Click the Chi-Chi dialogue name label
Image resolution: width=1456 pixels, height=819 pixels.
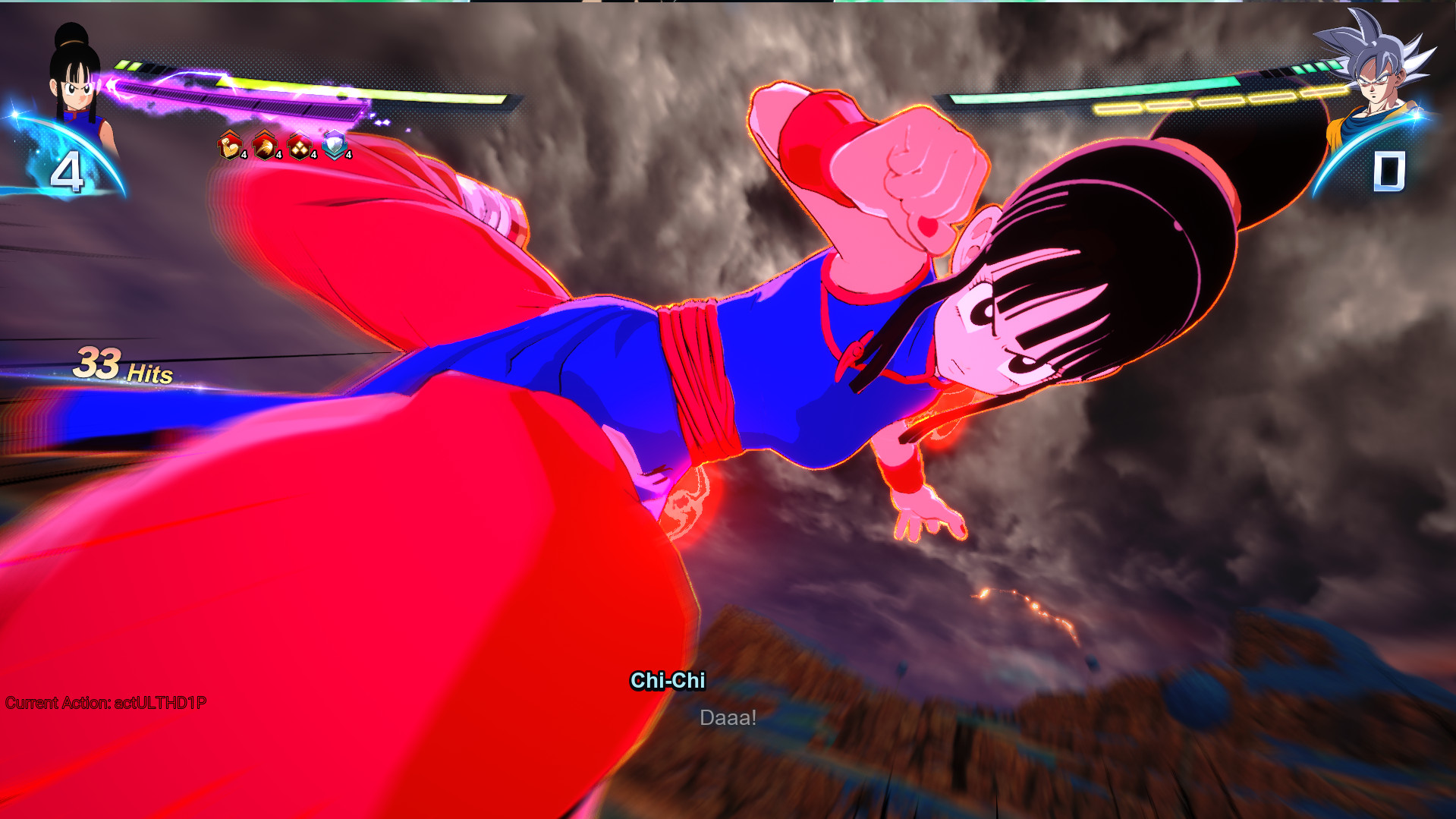click(x=668, y=681)
